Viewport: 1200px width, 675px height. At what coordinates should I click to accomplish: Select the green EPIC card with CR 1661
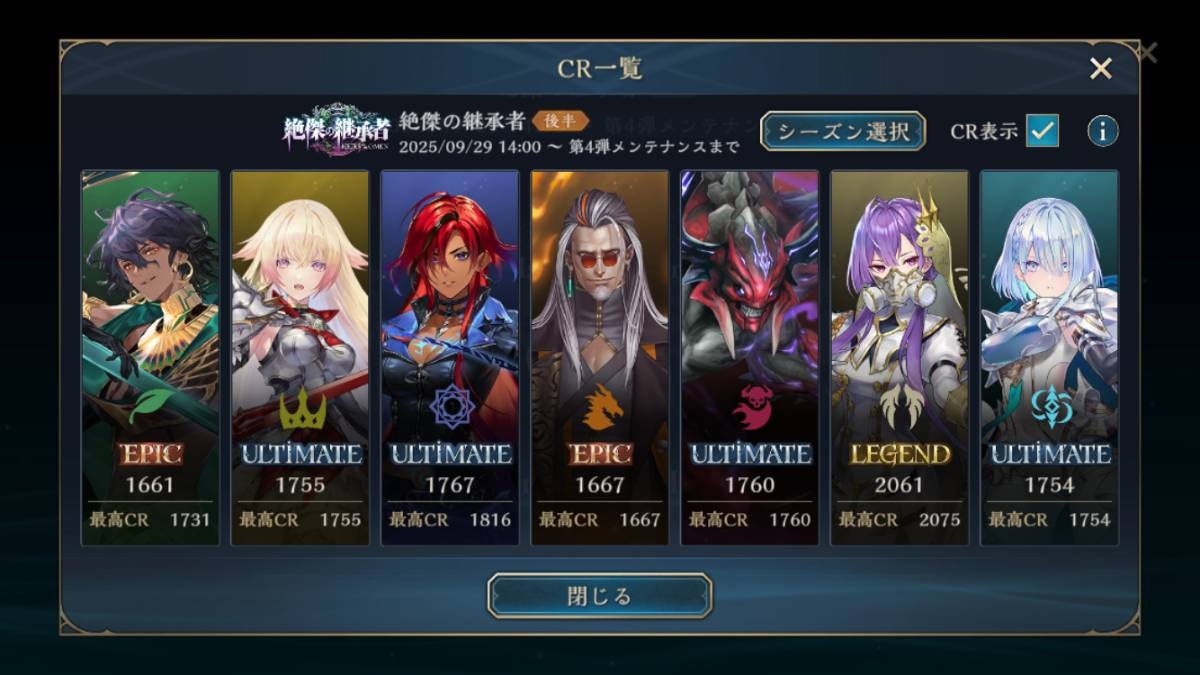tap(150, 357)
